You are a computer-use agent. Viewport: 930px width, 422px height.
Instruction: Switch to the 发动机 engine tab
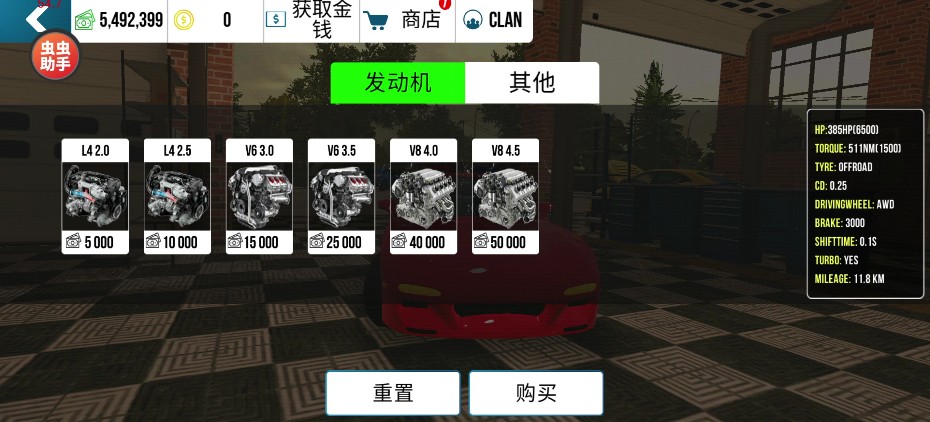click(398, 83)
